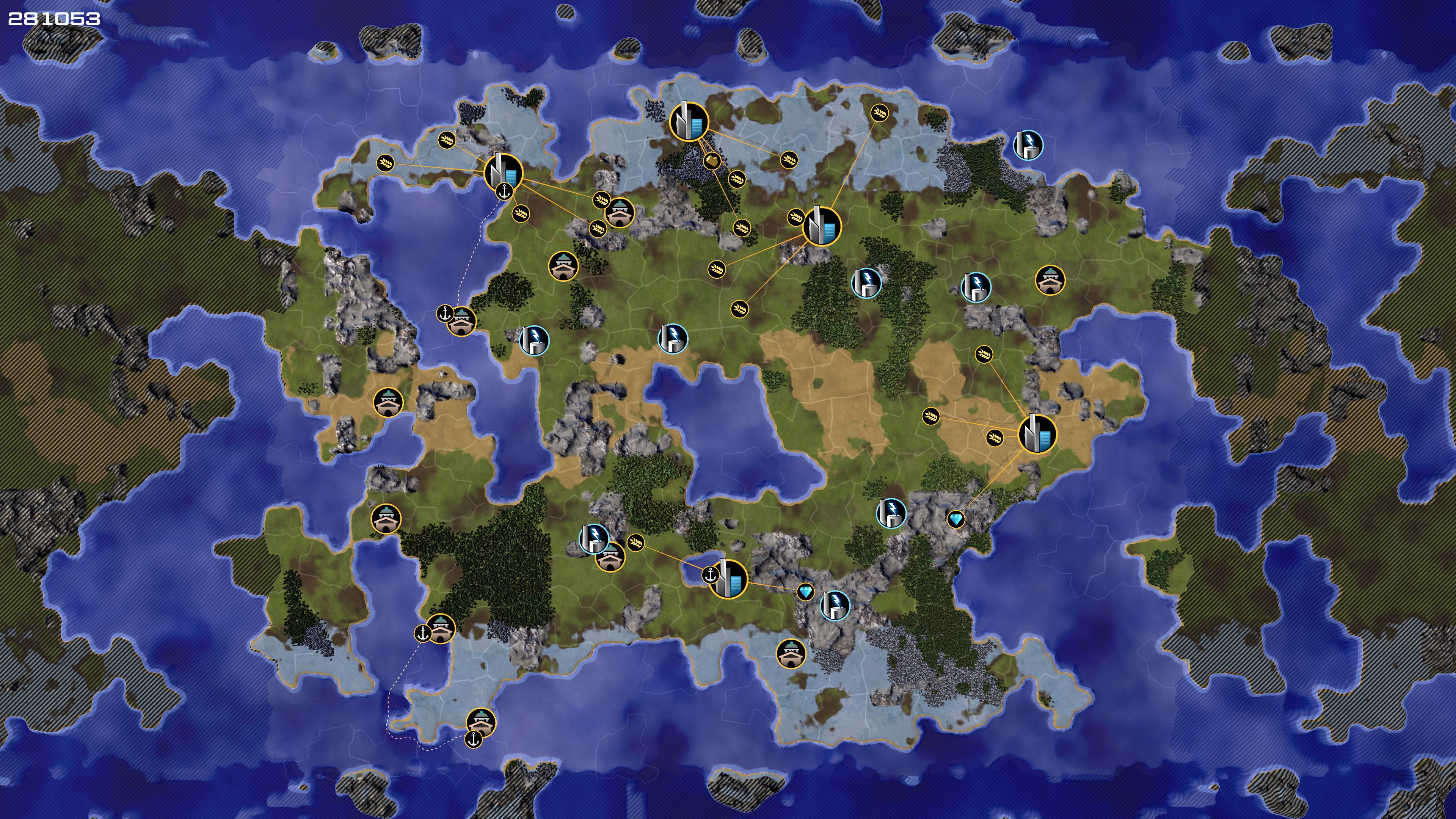
Task: Click the temple marker touching a wheat marker
Action: (620, 212)
